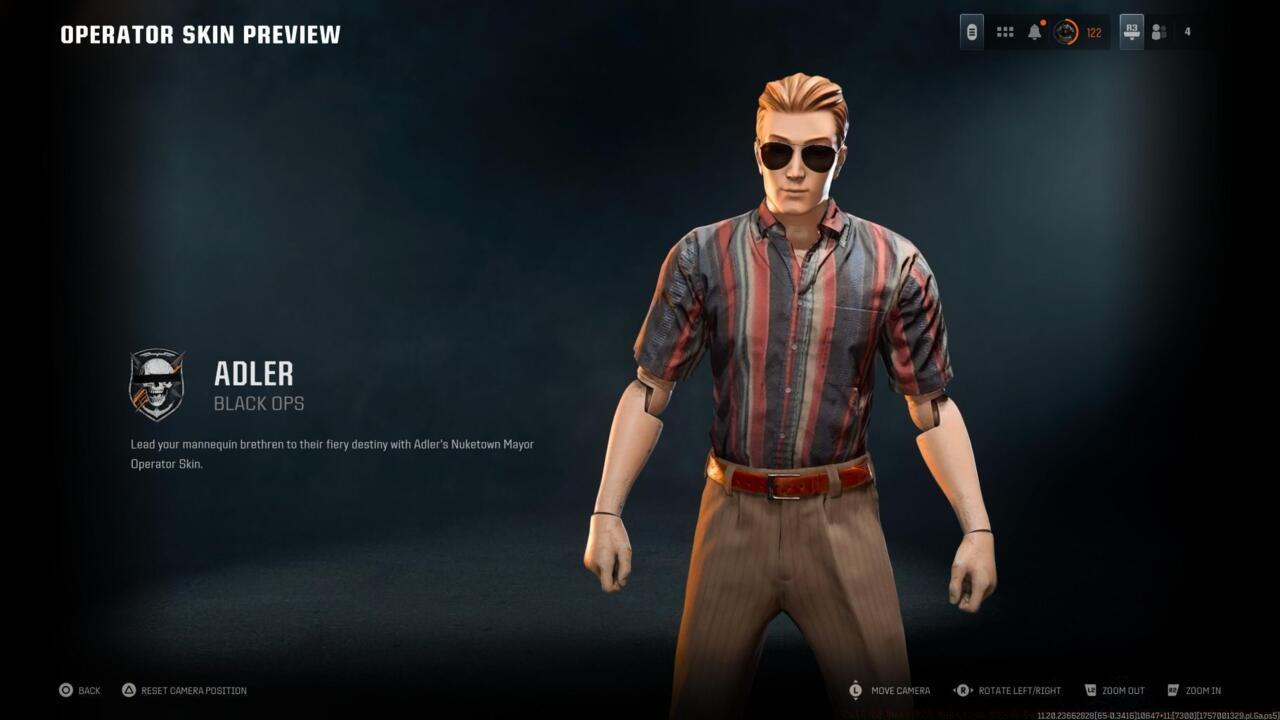The image size is (1280, 720).
Task: Select the battery status icon
Action: pyautogui.click(x=972, y=31)
